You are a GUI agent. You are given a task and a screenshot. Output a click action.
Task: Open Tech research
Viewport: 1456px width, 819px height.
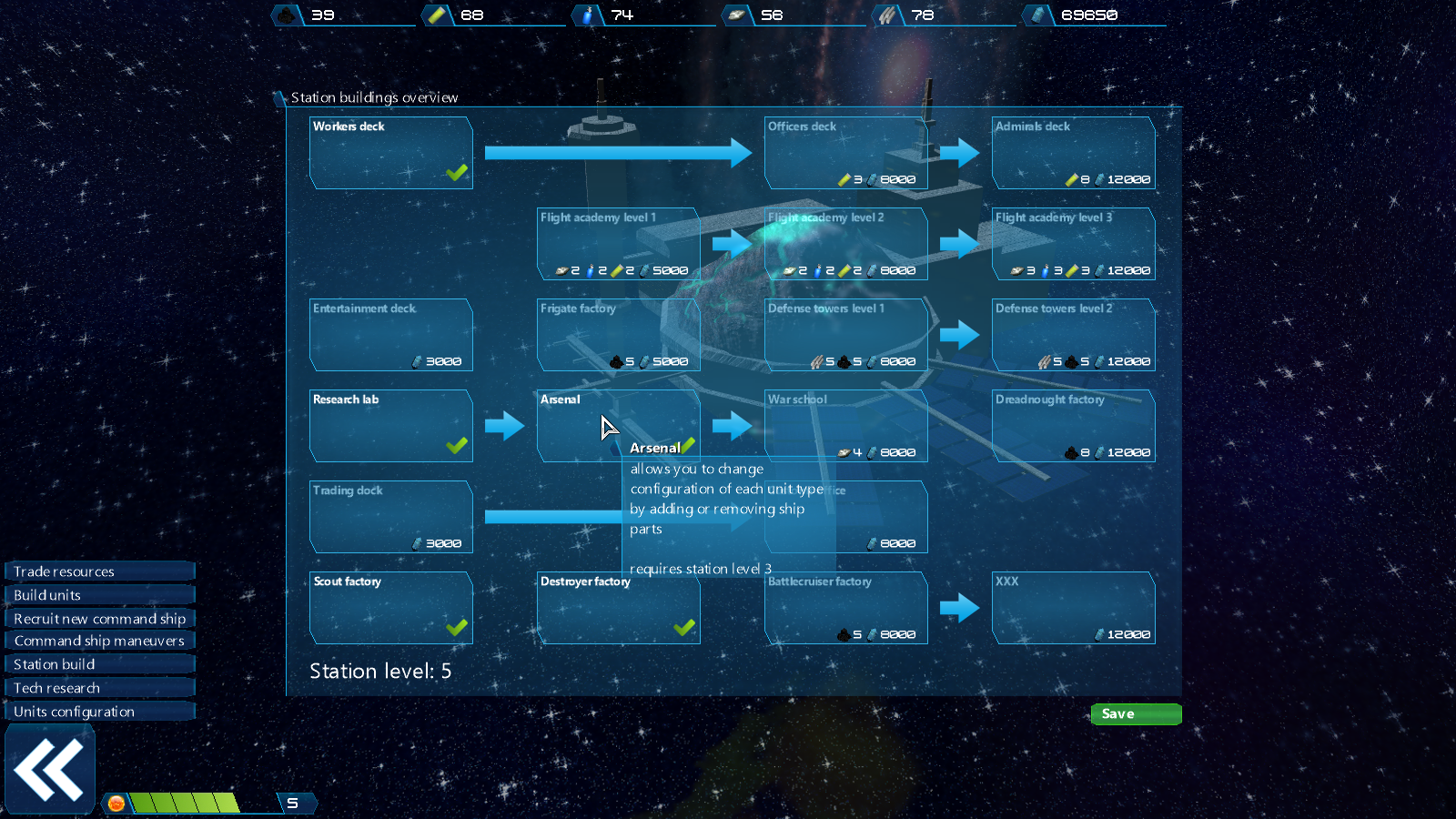(x=99, y=688)
